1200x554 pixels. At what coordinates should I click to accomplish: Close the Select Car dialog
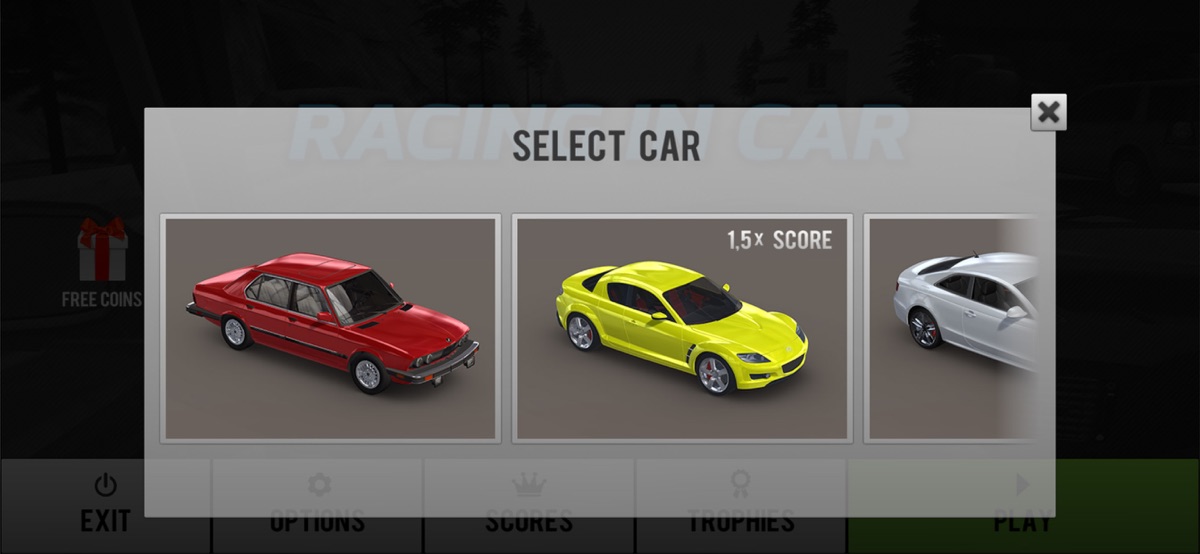click(1048, 112)
